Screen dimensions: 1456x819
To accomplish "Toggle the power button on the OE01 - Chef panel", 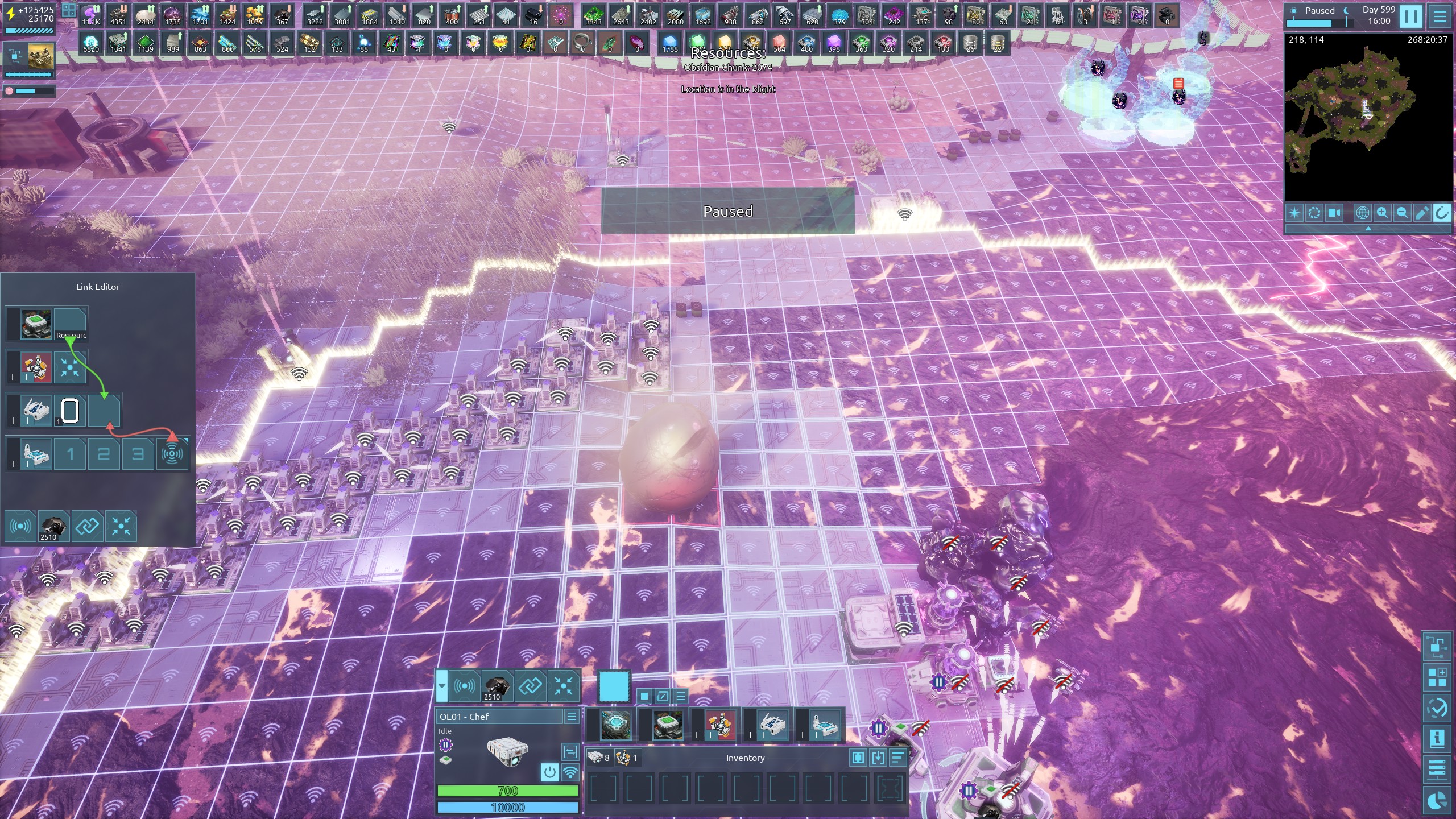I will coord(549,772).
